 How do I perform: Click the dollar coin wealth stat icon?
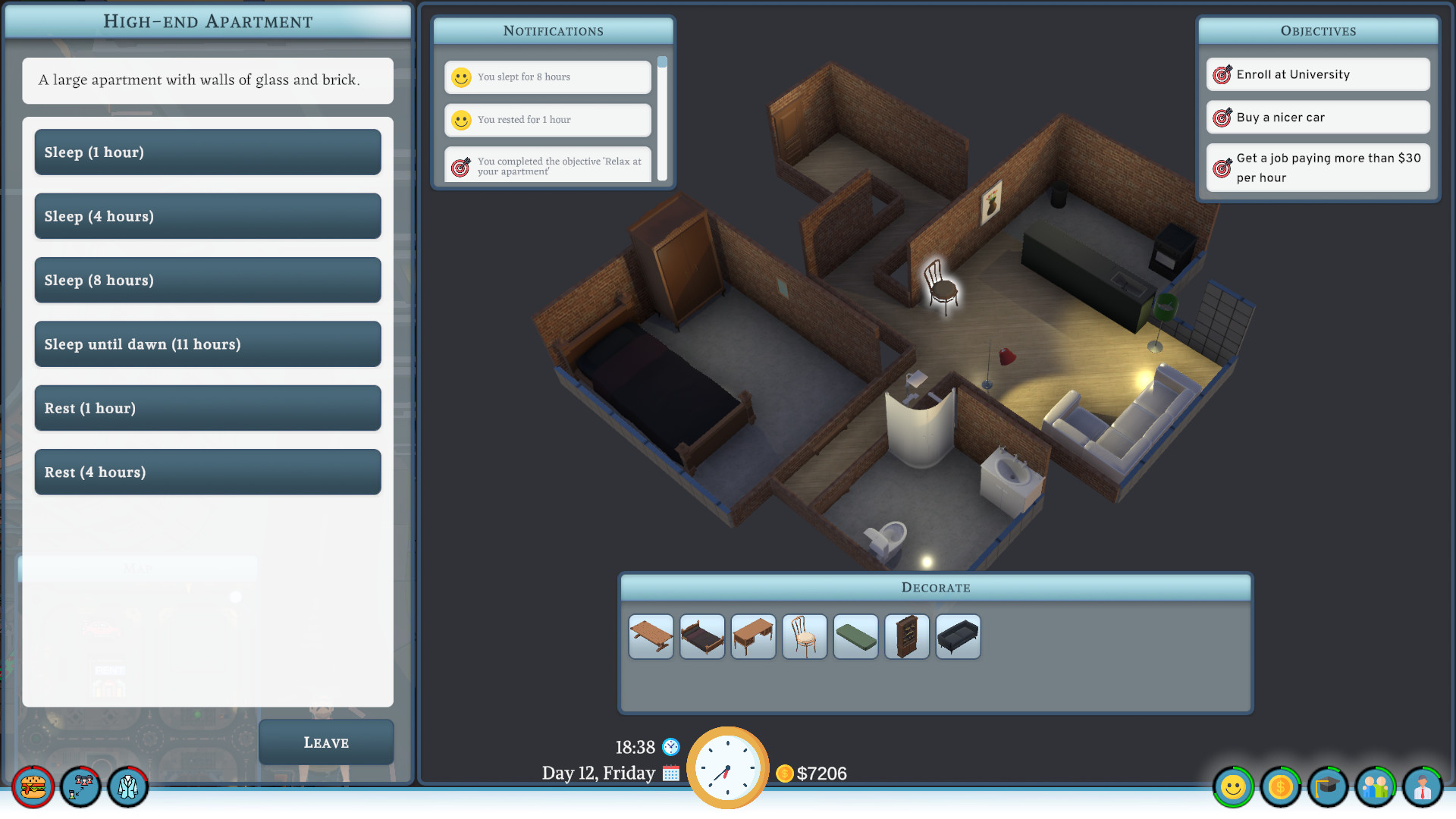[x=1280, y=788]
